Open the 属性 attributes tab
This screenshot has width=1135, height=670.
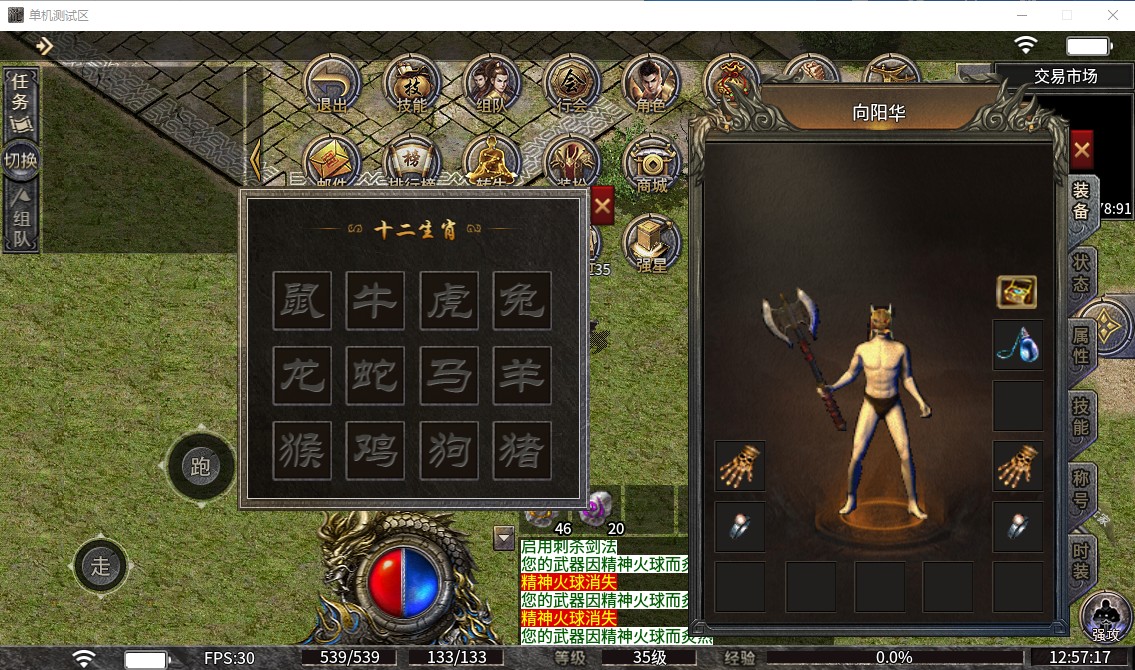pos(1082,344)
